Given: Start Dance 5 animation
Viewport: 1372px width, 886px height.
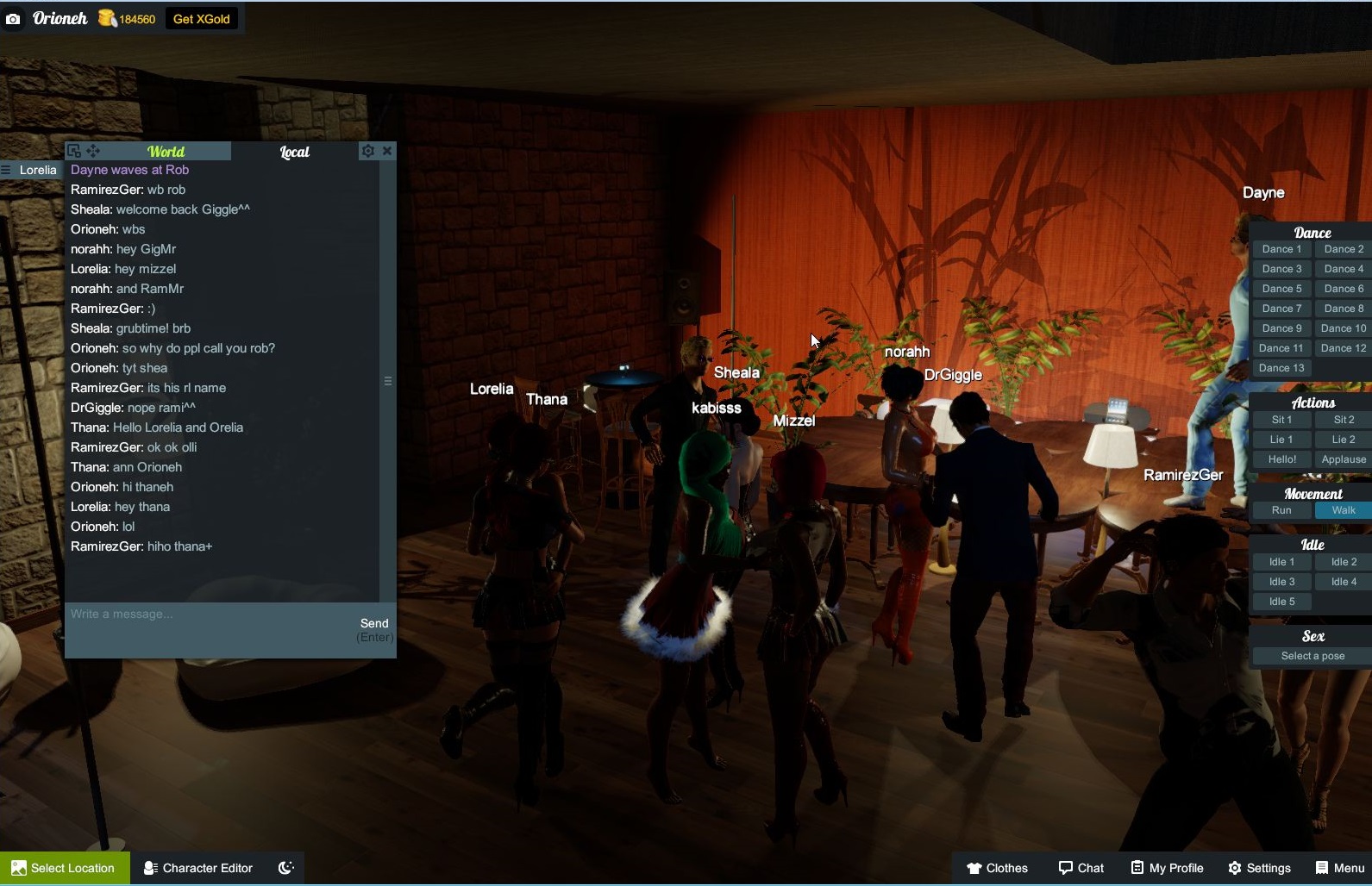Looking at the screenshot, I should tap(1281, 288).
